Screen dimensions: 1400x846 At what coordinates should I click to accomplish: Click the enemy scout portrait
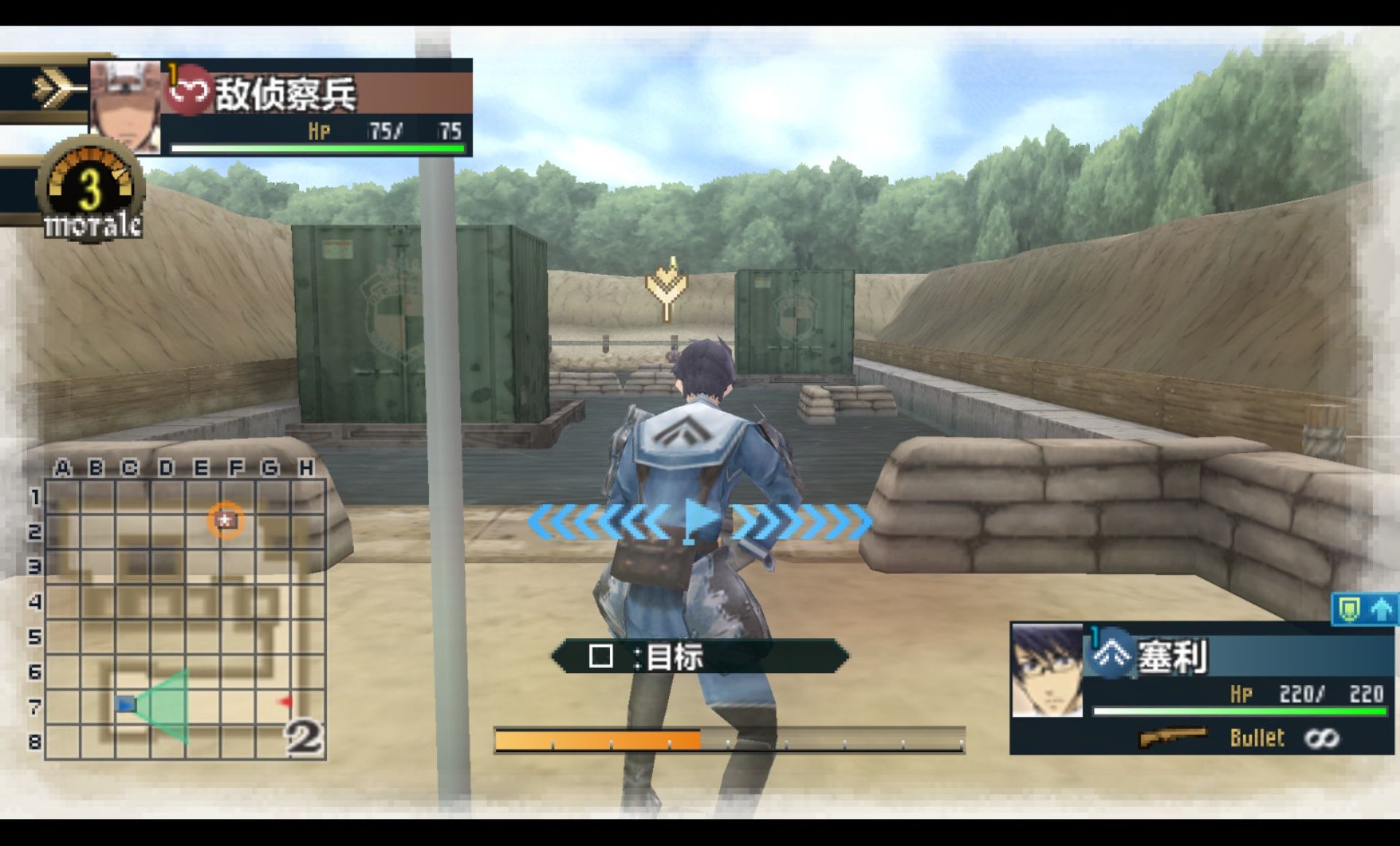(x=125, y=106)
